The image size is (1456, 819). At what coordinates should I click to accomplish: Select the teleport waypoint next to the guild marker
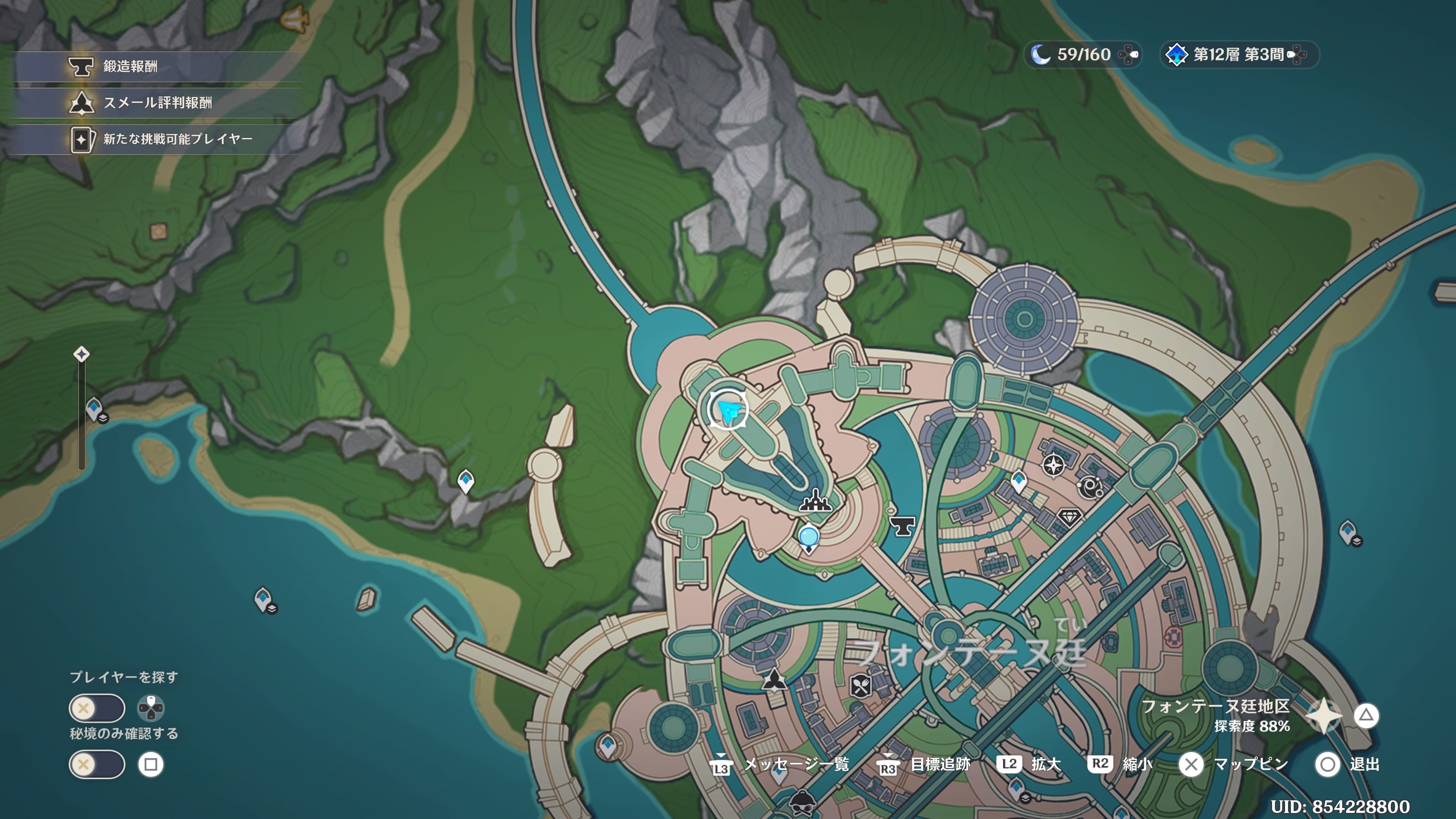[x=1018, y=482]
